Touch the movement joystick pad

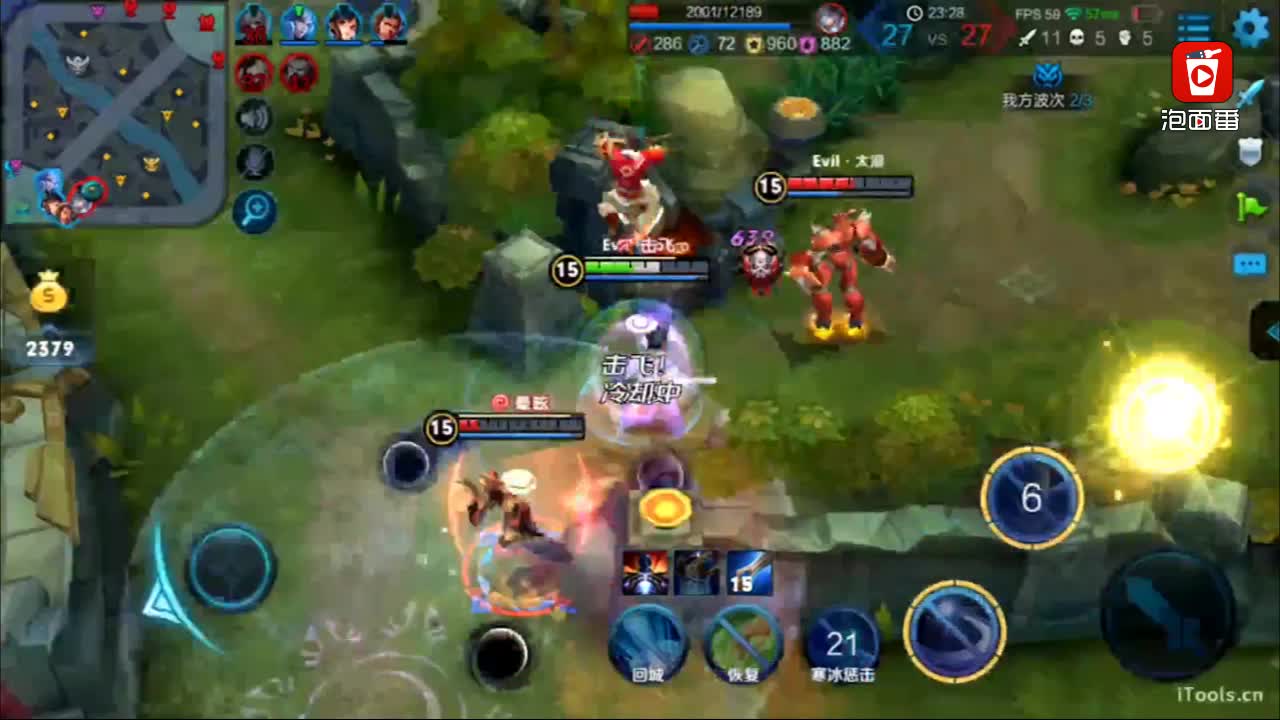coord(231,568)
